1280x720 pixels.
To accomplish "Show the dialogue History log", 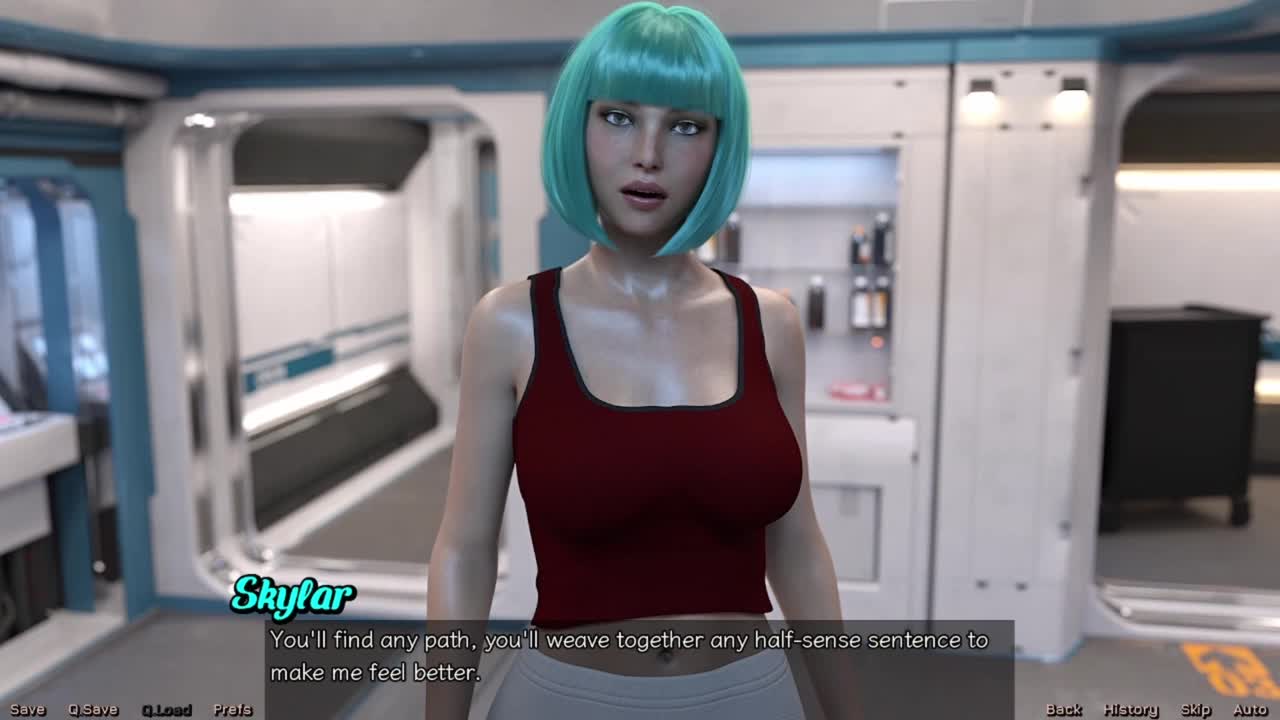I will click(1130, 709).
